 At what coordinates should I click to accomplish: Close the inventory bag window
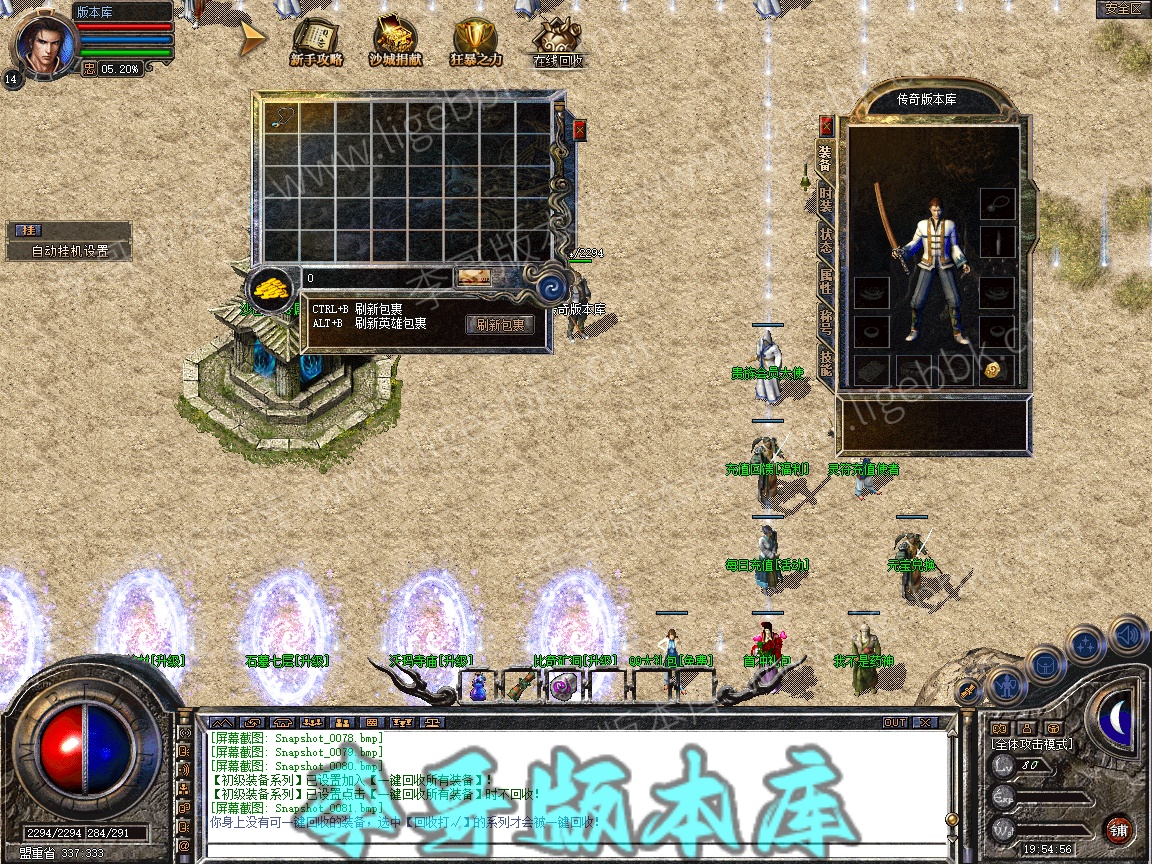[579, 130]
